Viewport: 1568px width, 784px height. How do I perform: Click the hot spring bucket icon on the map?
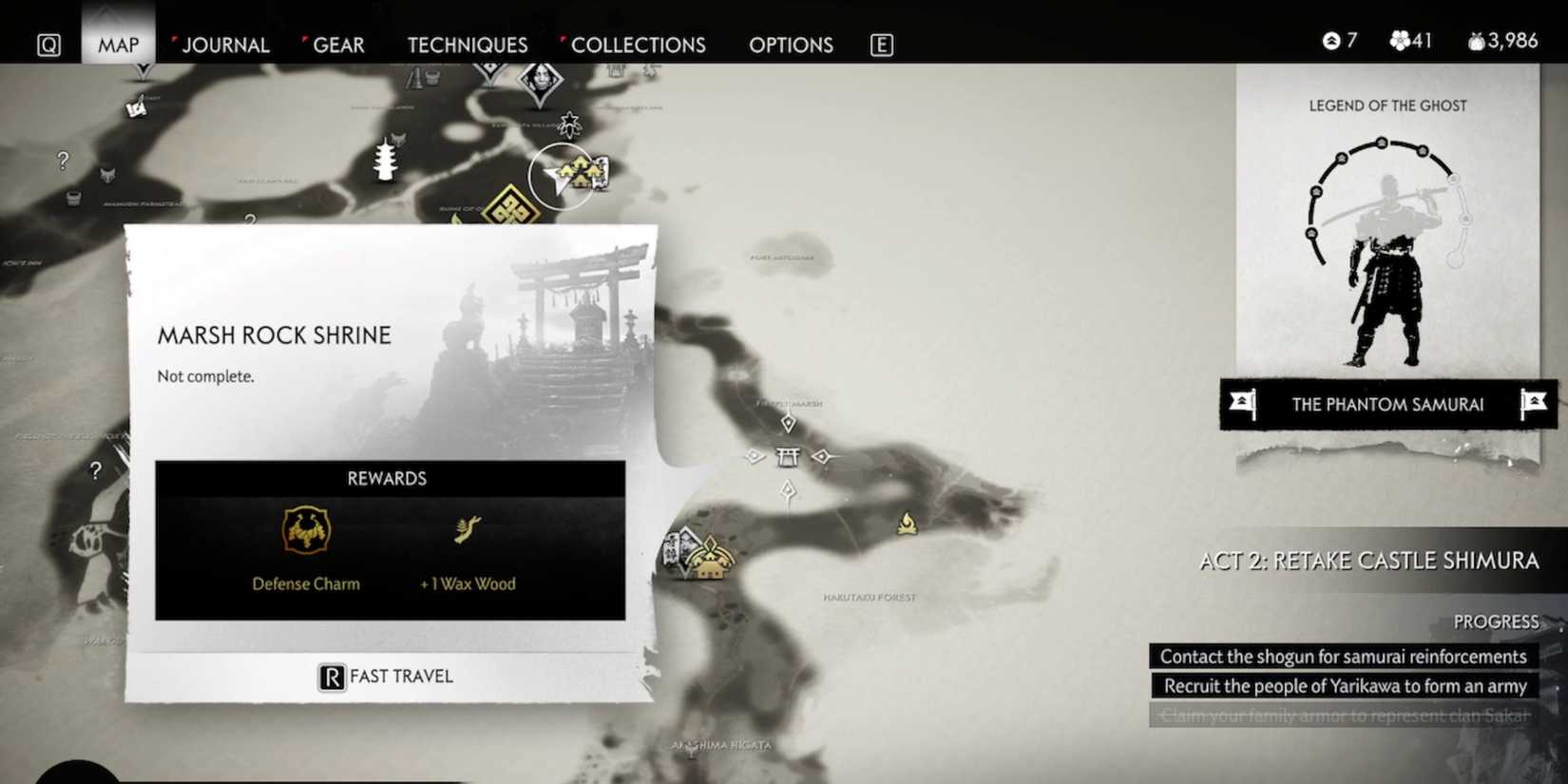[72, 200]
